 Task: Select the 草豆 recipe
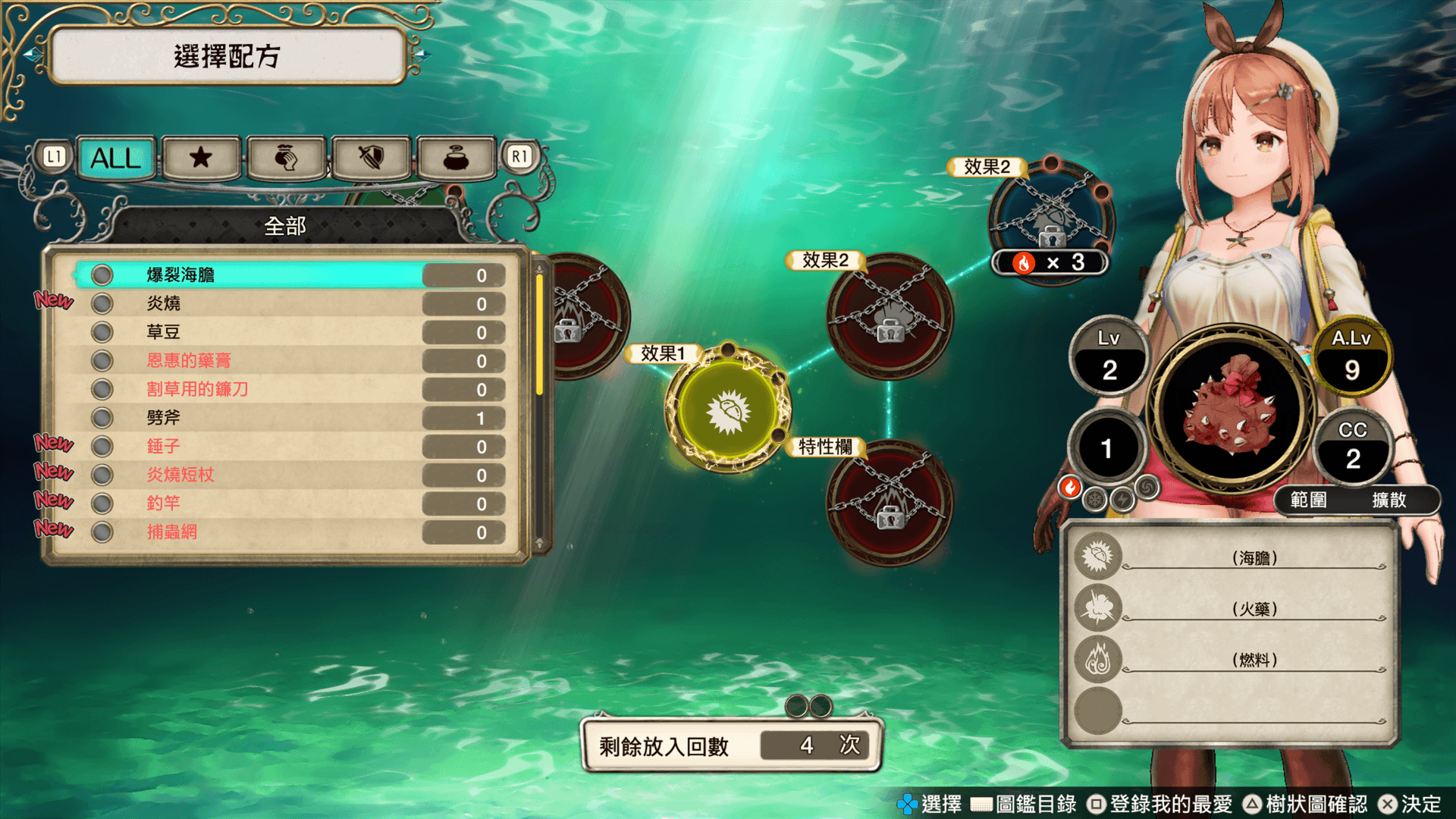tap(288, 332)
